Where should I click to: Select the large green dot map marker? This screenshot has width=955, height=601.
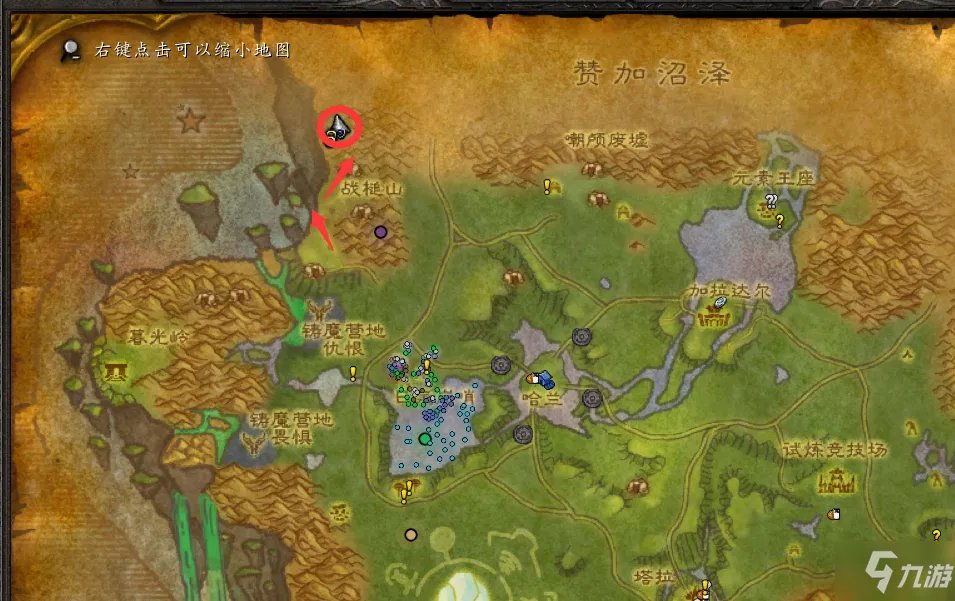(x=426, y=438)
